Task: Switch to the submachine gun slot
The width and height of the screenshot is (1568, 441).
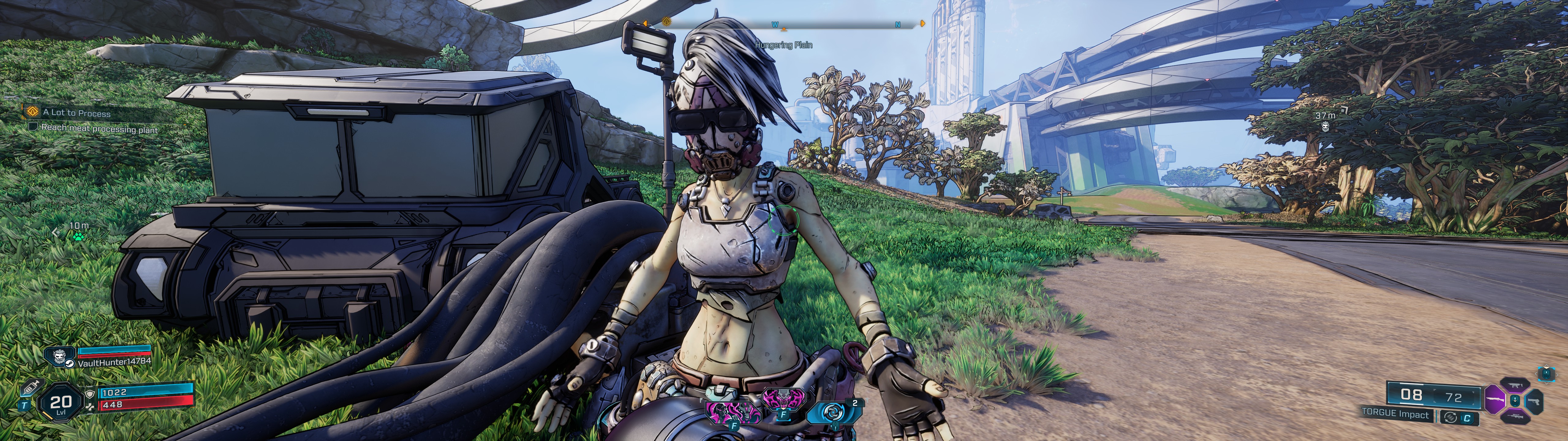Action: point(1516,386)
